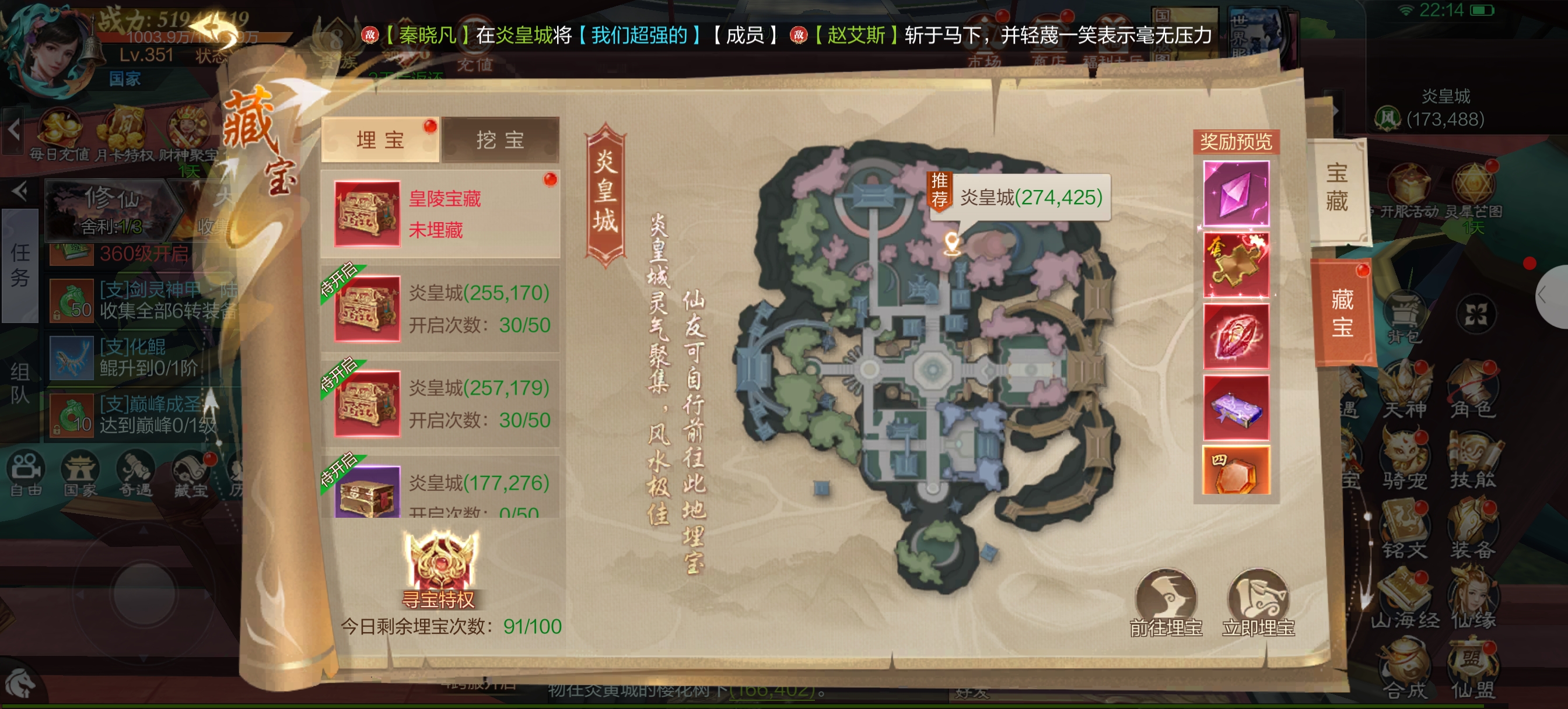
Task: Preview the orange hexagon gem reward
Action: tap(1235, 471)
